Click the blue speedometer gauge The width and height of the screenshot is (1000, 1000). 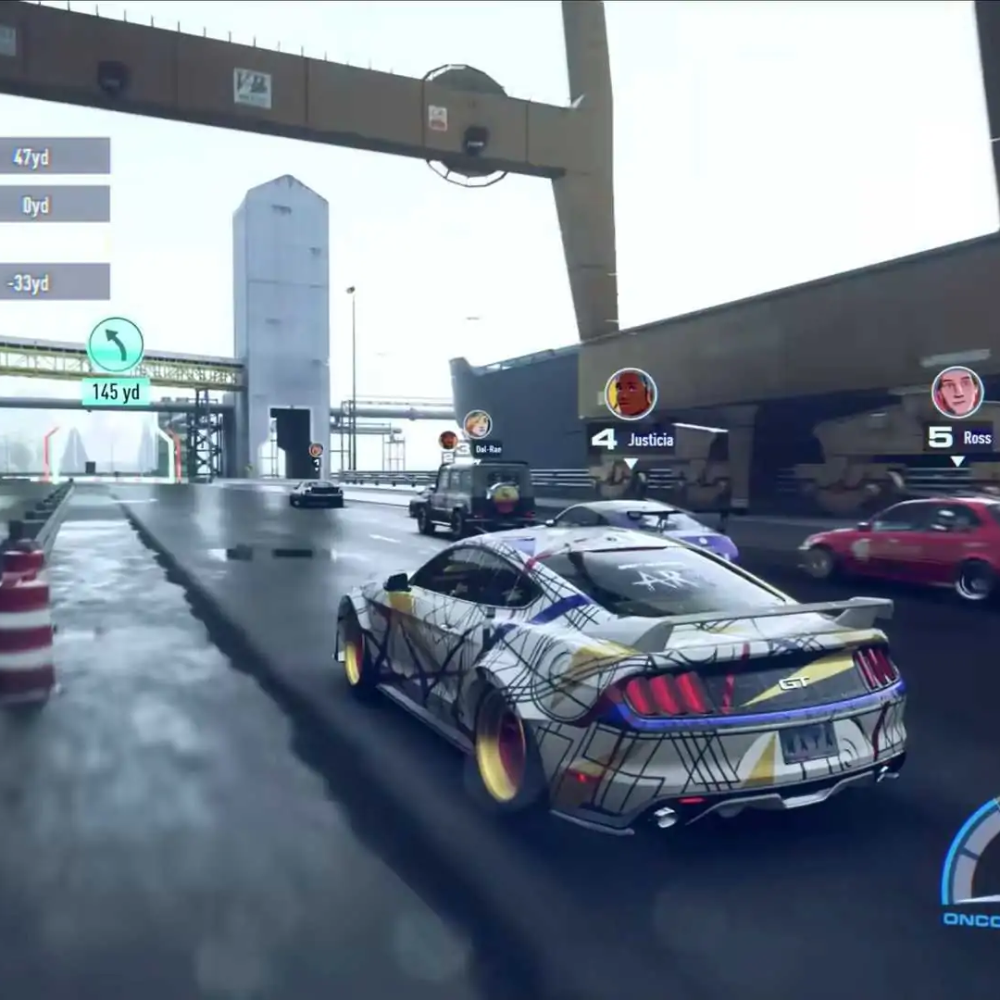coord(972,862)
